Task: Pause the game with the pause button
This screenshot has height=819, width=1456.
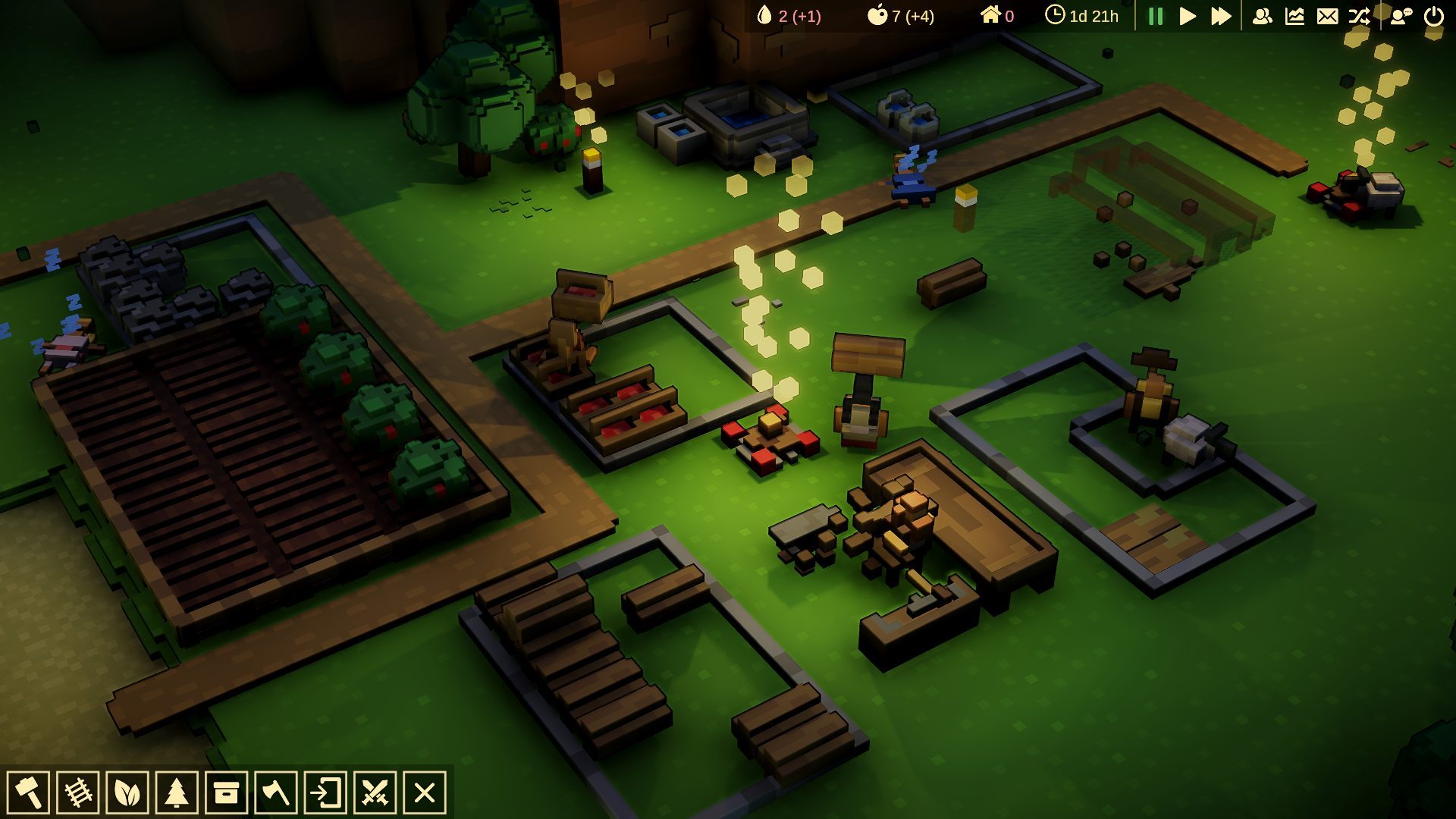Action: coord(1156,16)
